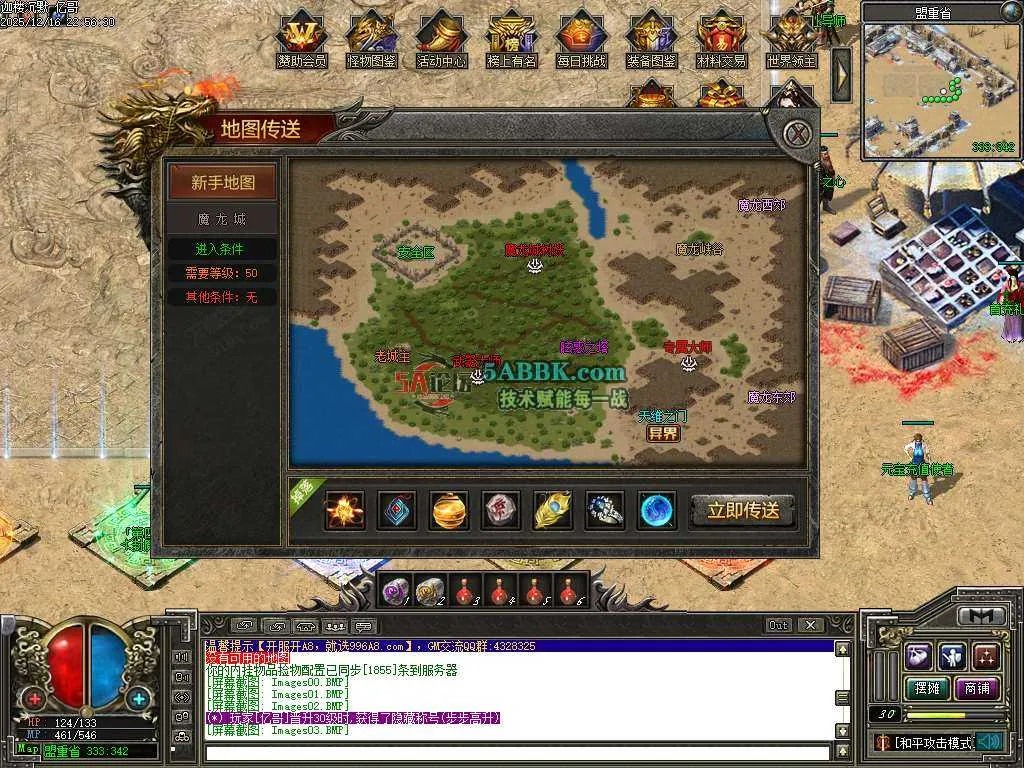Image resolution: width=1024 pixels, height=768 pixels.
Task: Choose 魔龙西郊 map location label
Action: click(761, 206)
